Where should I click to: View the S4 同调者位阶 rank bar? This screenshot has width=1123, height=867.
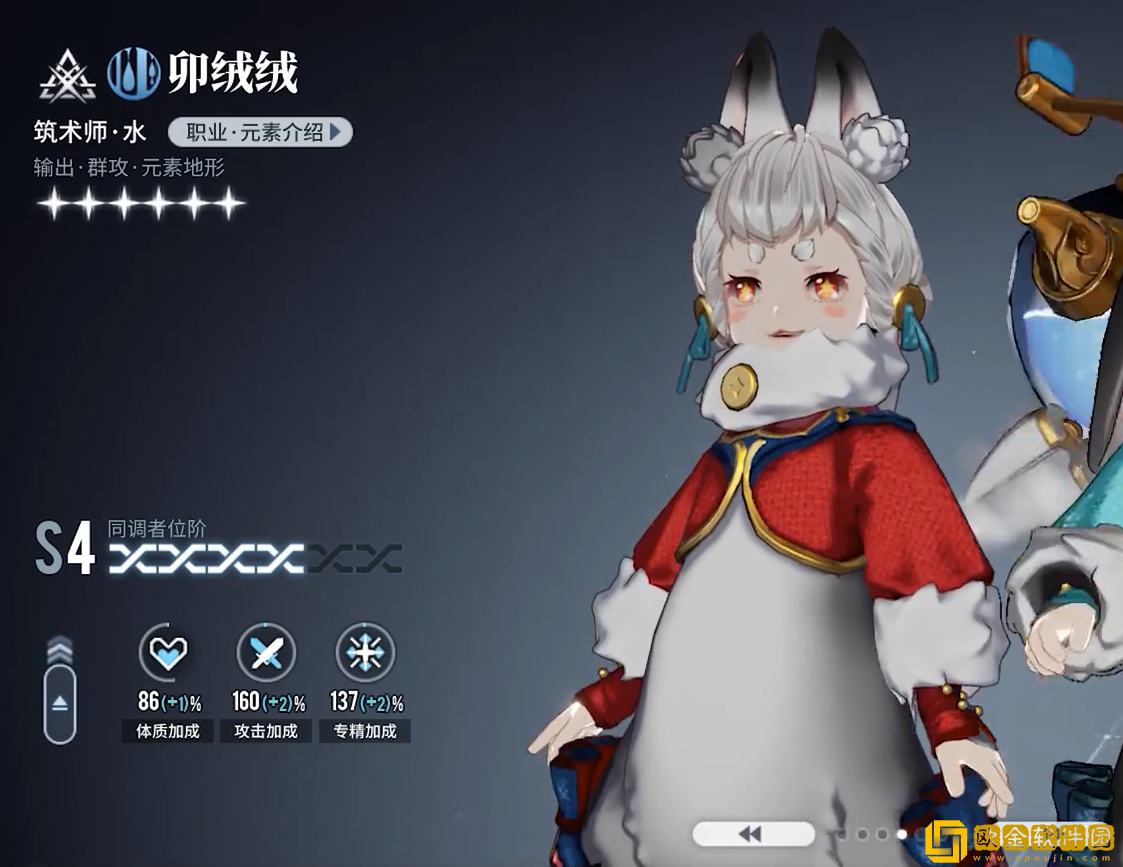click(255, 558)
